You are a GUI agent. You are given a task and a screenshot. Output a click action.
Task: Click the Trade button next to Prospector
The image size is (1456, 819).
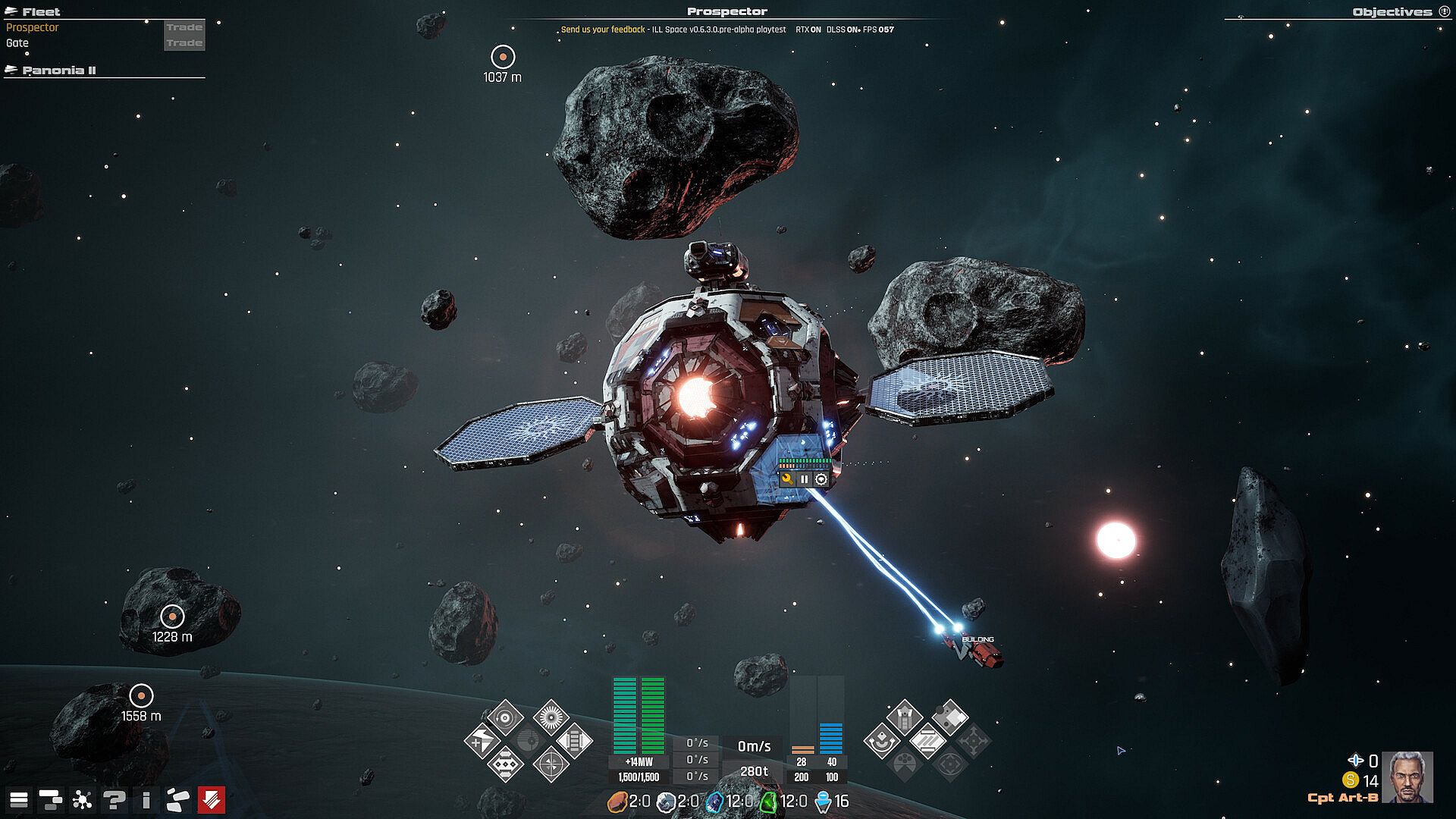(x=184, y=27)
